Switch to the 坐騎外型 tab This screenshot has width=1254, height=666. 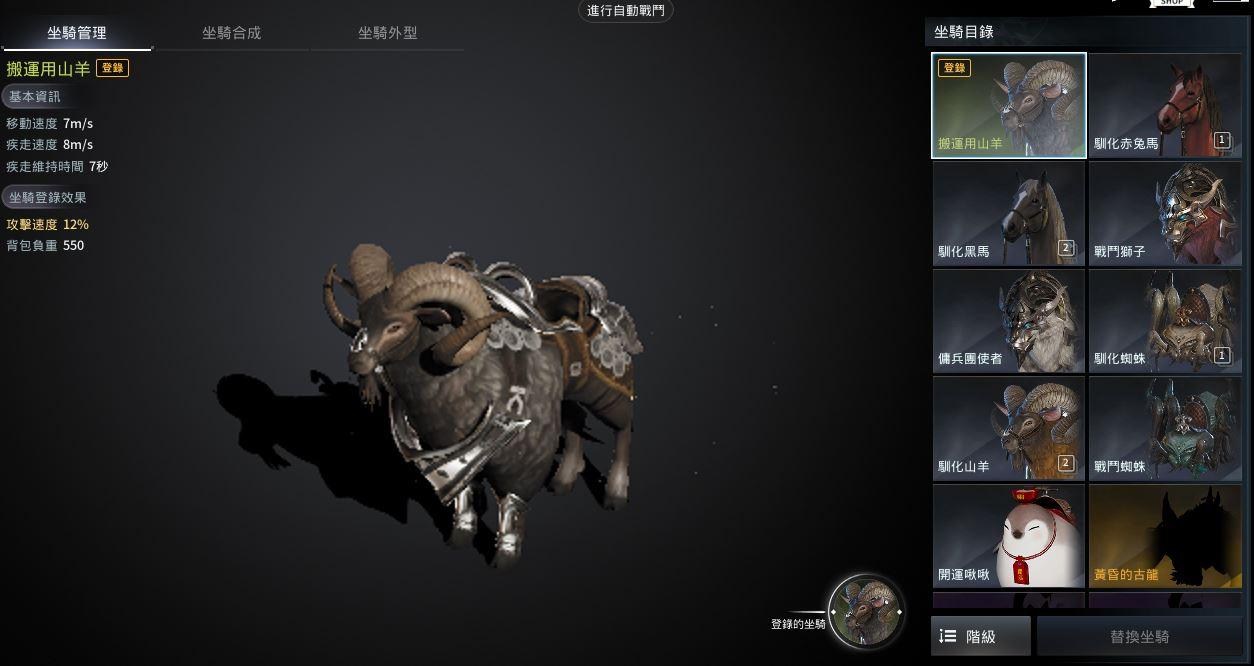click(387, 33)
